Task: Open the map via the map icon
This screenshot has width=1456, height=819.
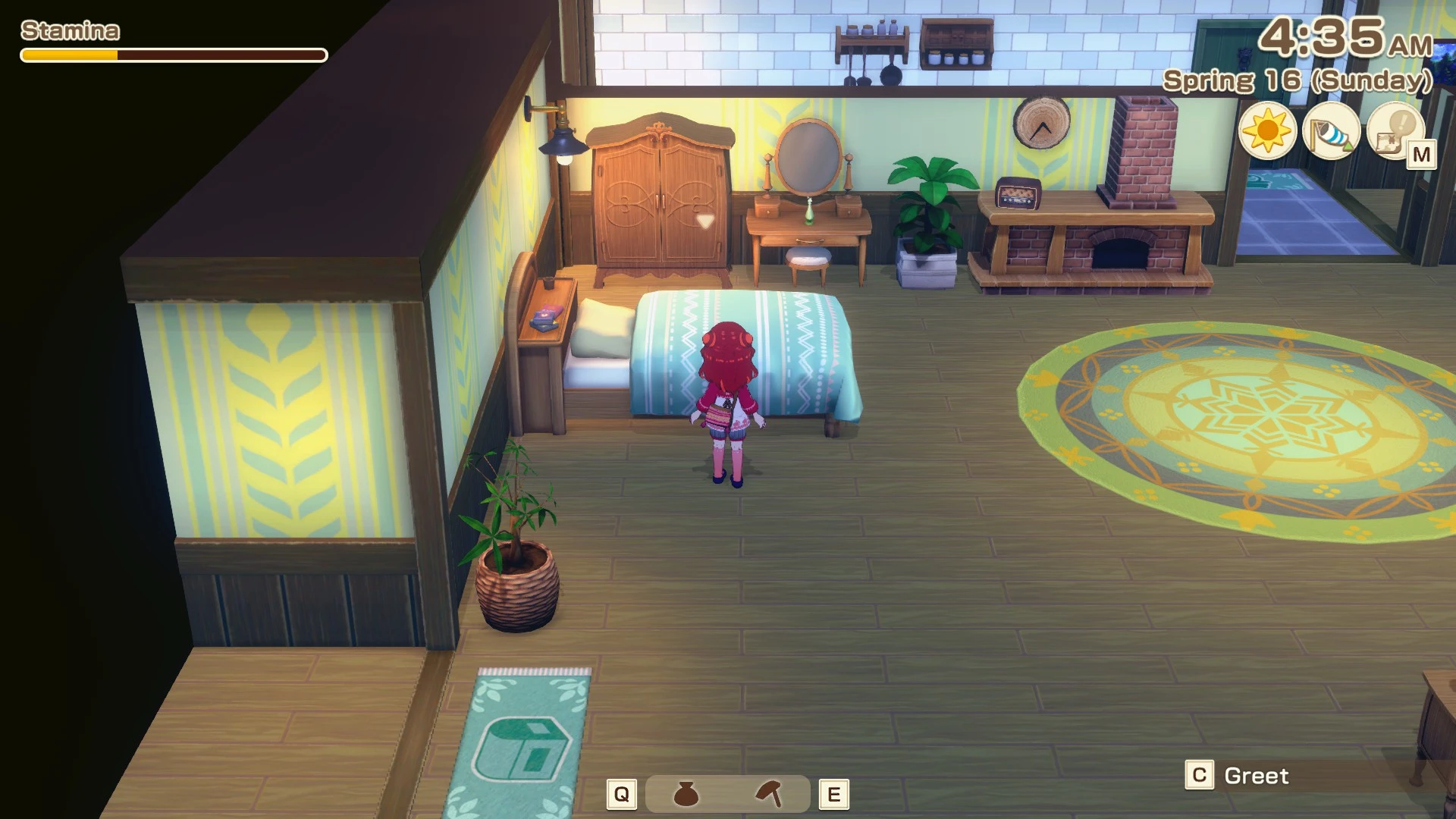Action: click(x=1395, y=132)
